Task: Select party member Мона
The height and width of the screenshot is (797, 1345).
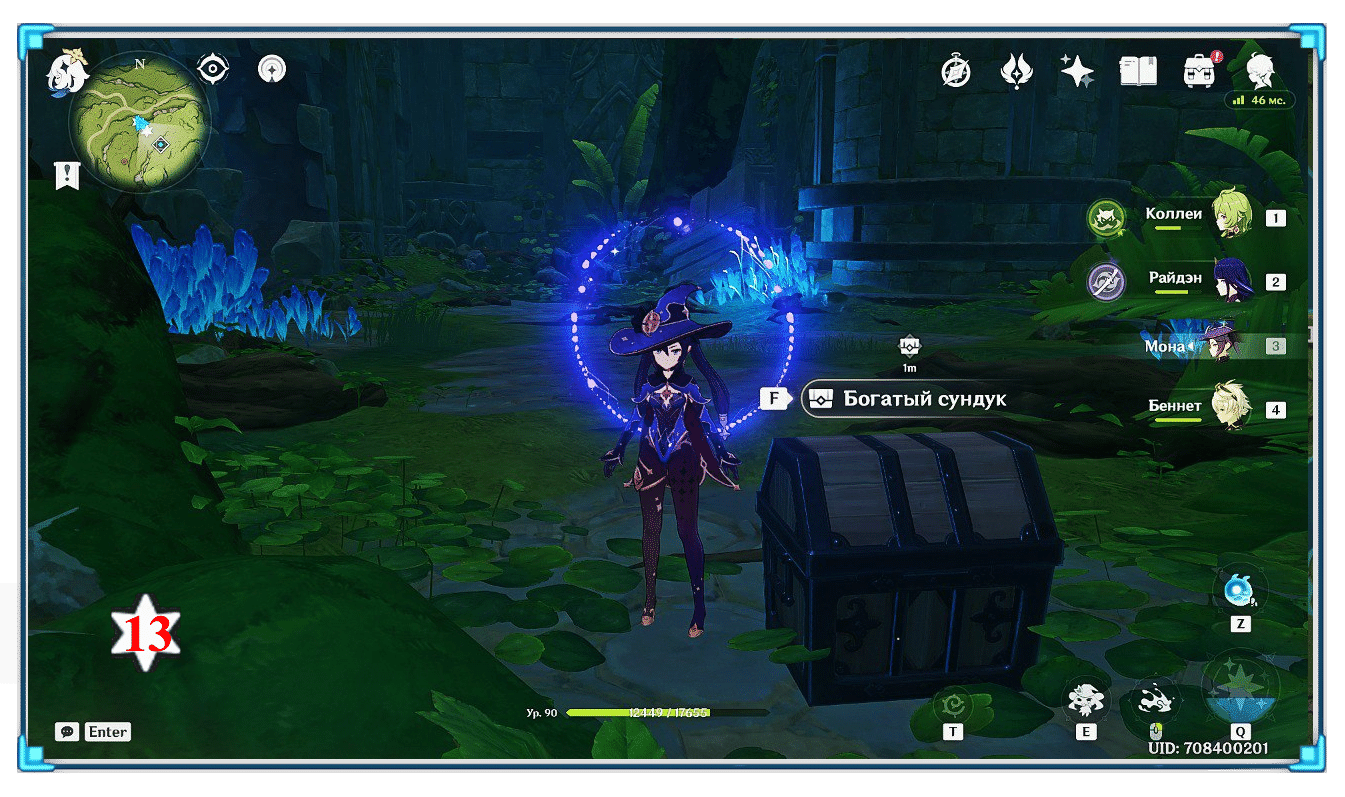Action: (1221, 346)
